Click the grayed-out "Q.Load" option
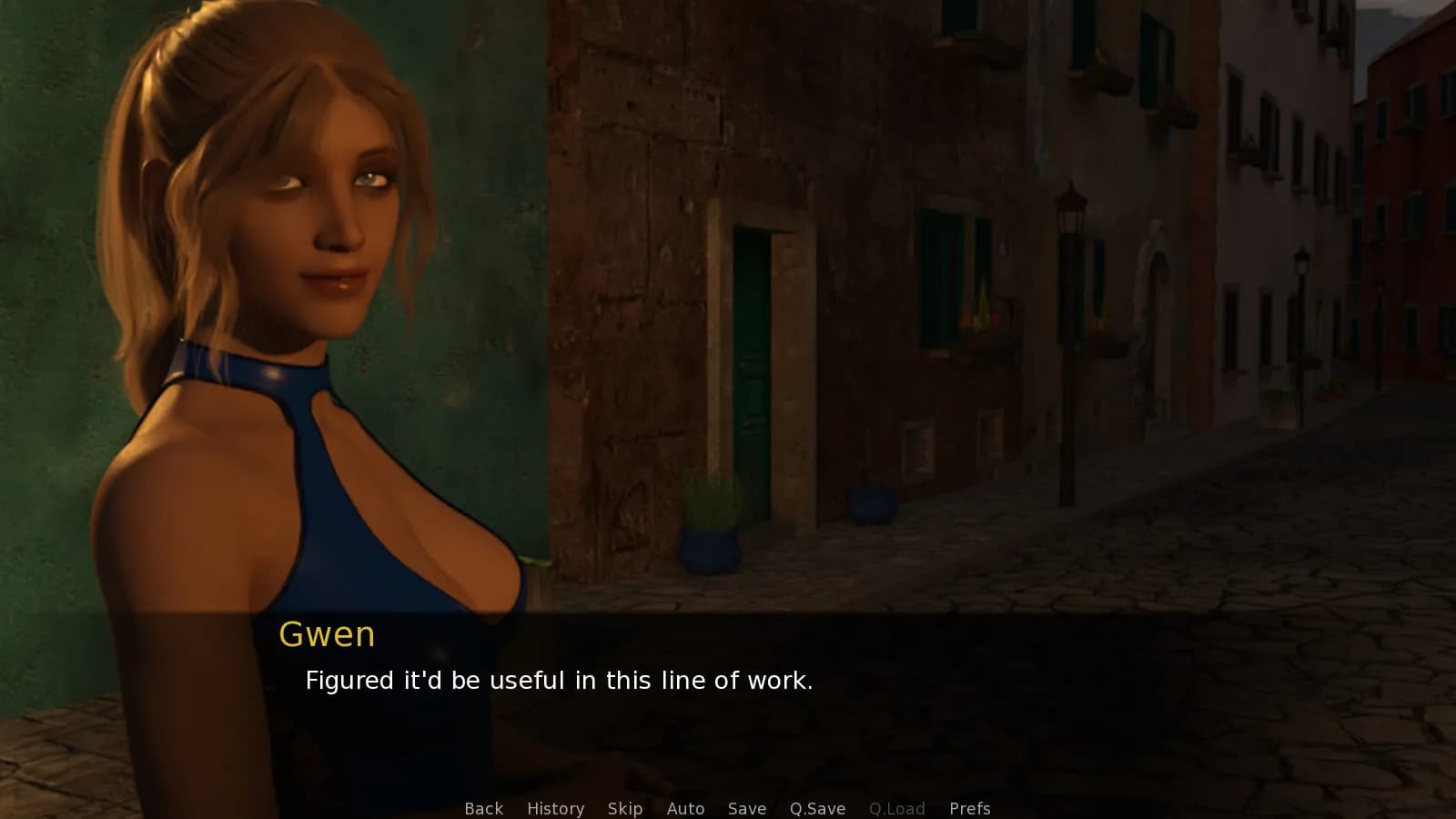This screenshot has height=819, width=1456. pos(897,808)
